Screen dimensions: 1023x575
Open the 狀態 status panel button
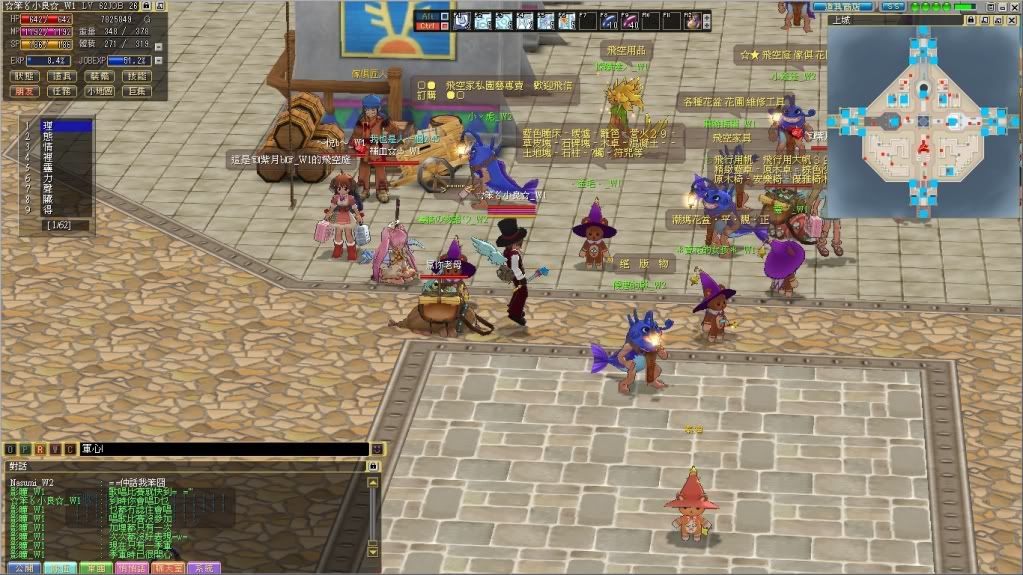pyautogui.click(x=25, y=76)
